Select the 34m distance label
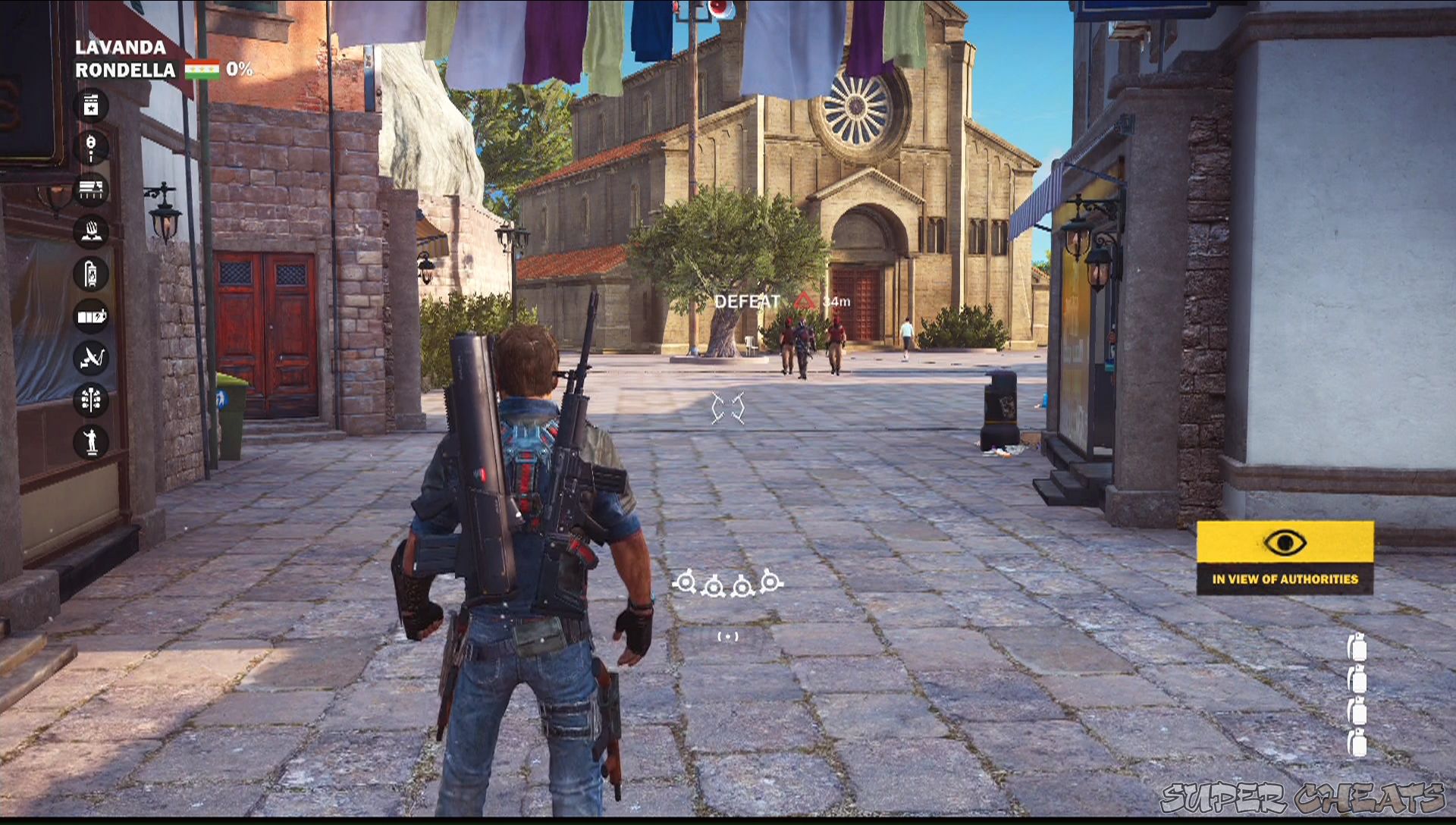1456x825 pixels. click(836, 301)
